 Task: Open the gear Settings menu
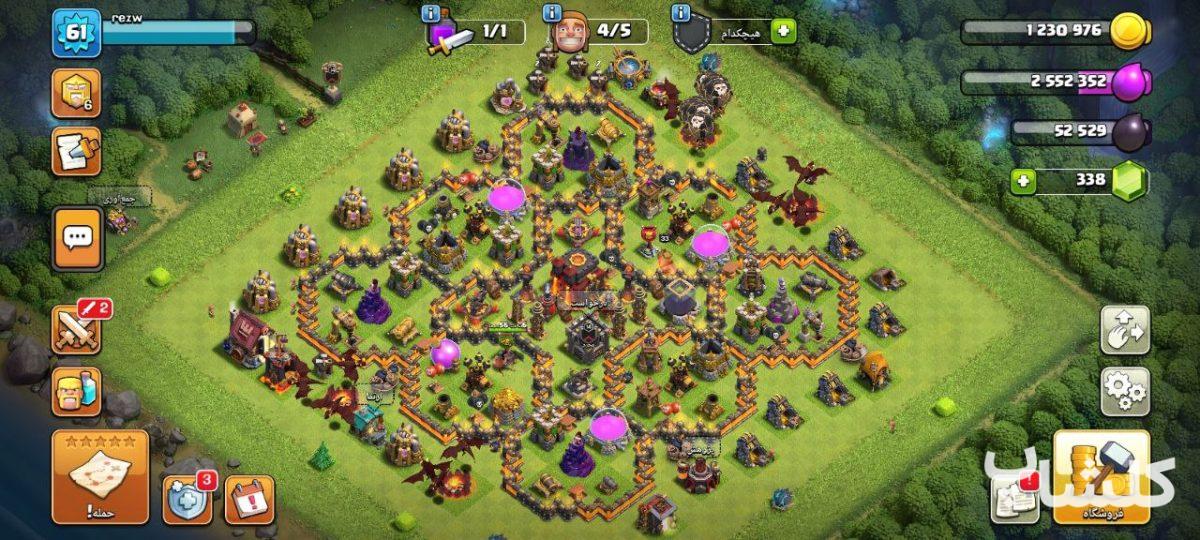(1125, 391)
